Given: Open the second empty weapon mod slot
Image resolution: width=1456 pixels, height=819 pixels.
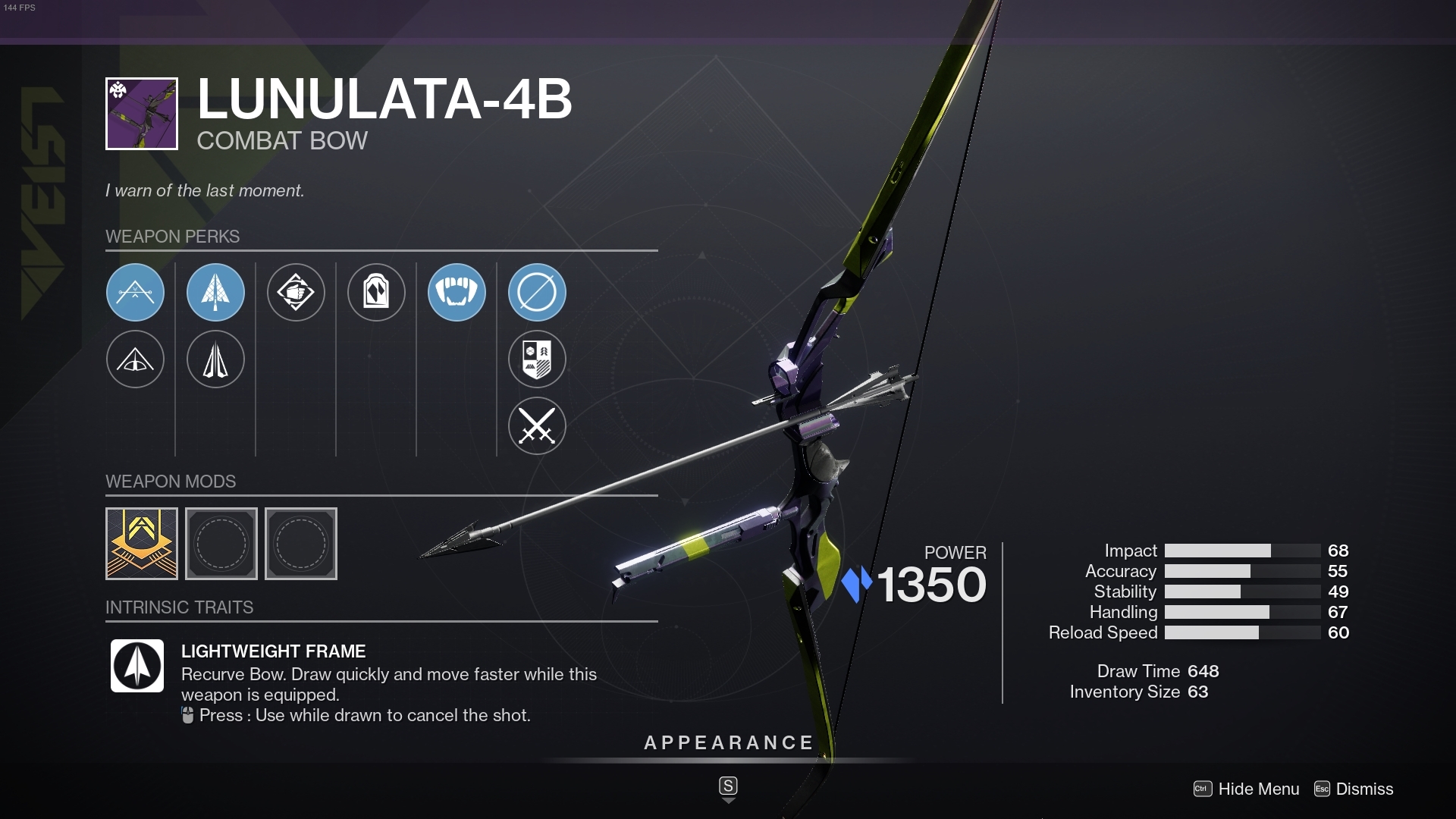Looking at the screenshot, I should [300, 543].
